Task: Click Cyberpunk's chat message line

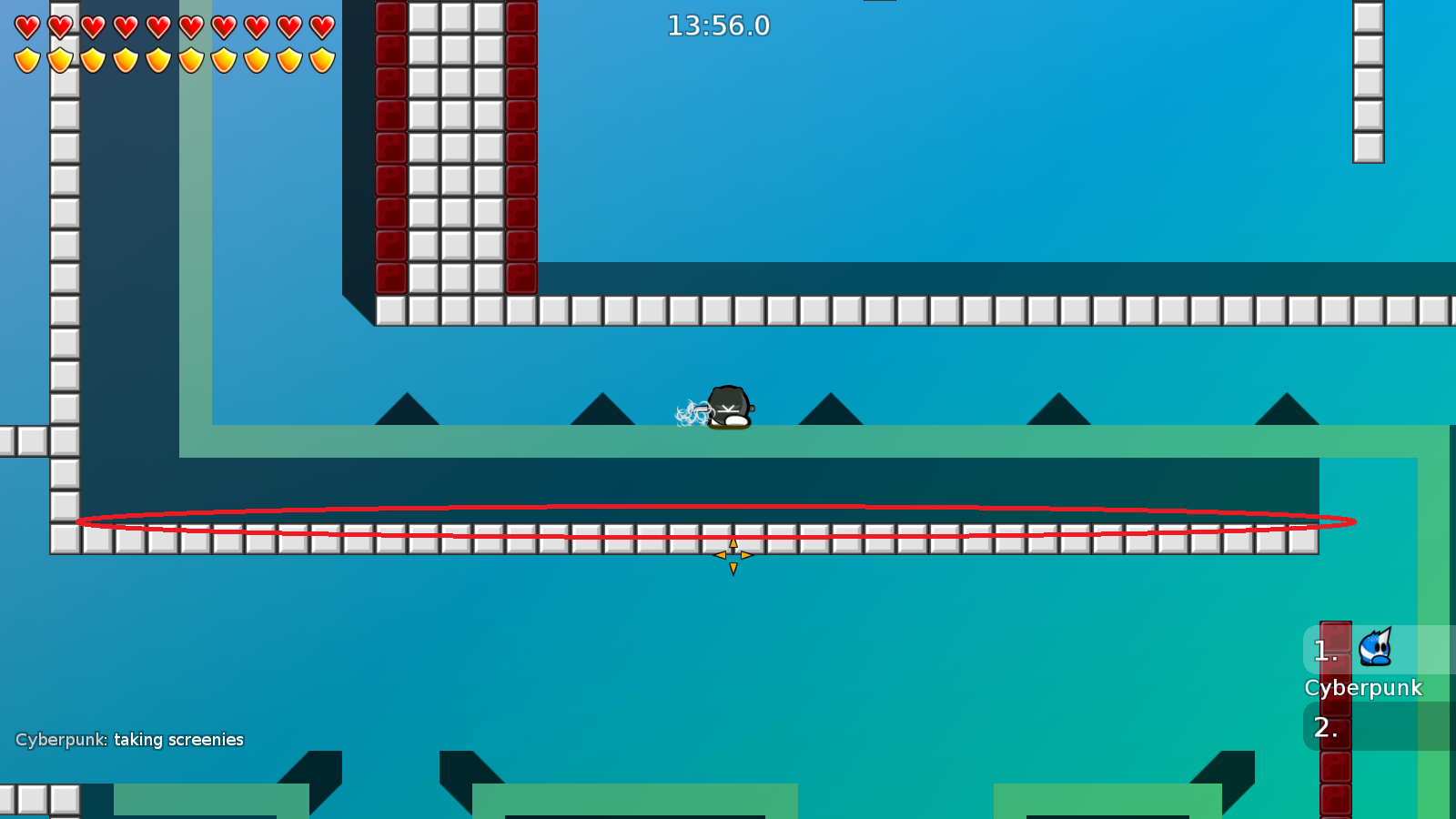Action: [x=129, y=740]
